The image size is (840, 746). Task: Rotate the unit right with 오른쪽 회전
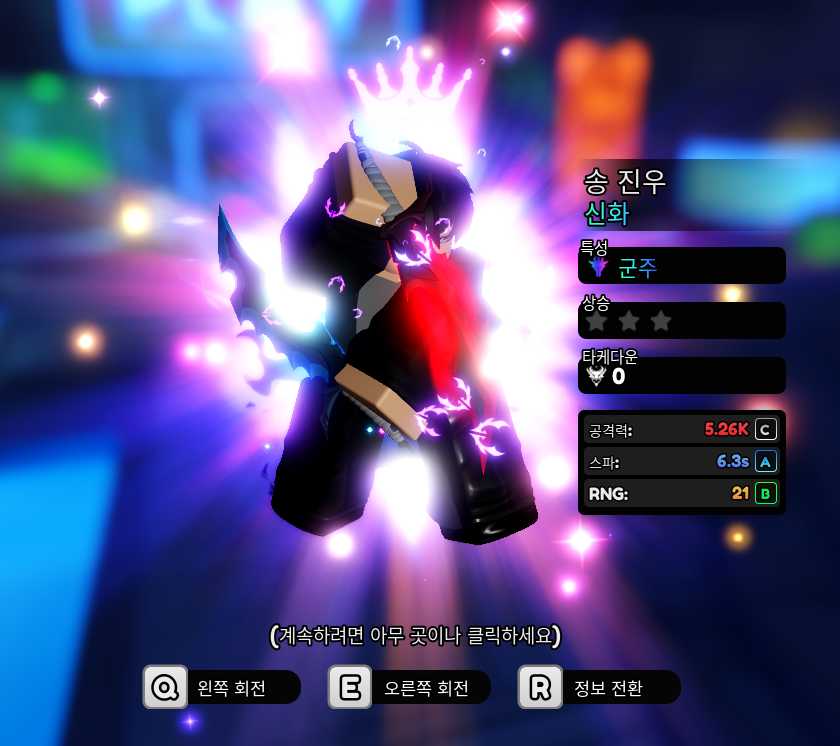point(410,688)
